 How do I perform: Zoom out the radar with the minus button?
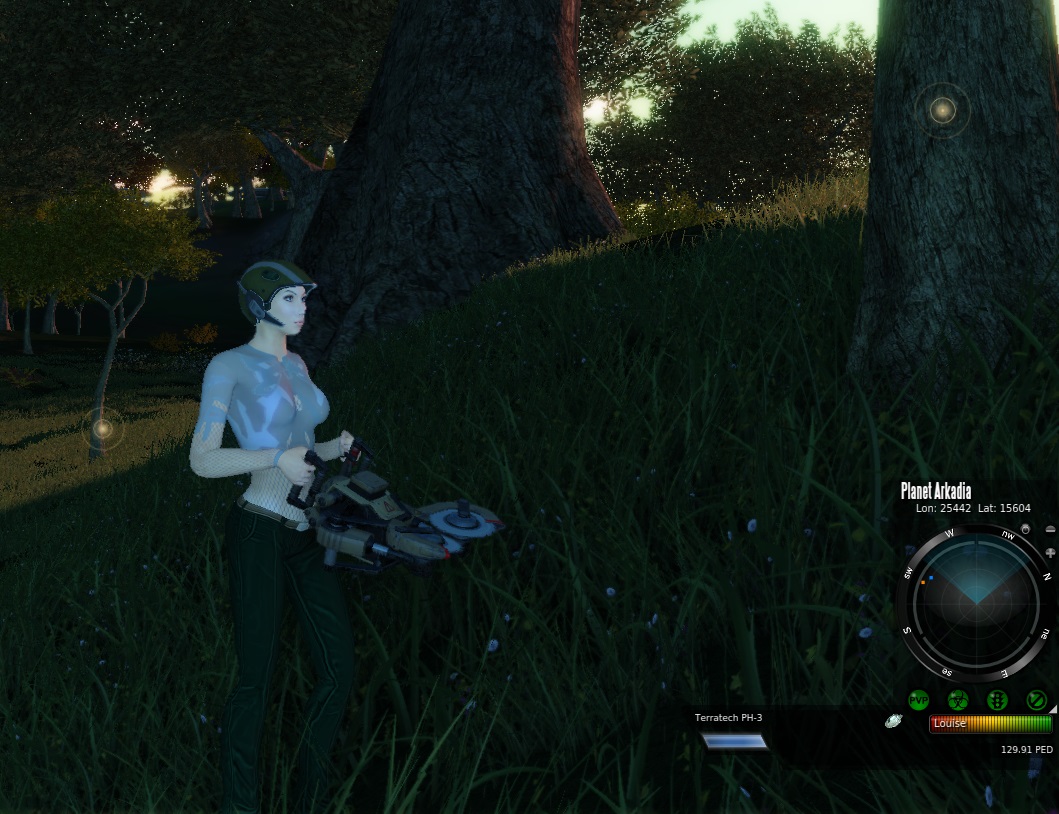tap(1050, 529)
